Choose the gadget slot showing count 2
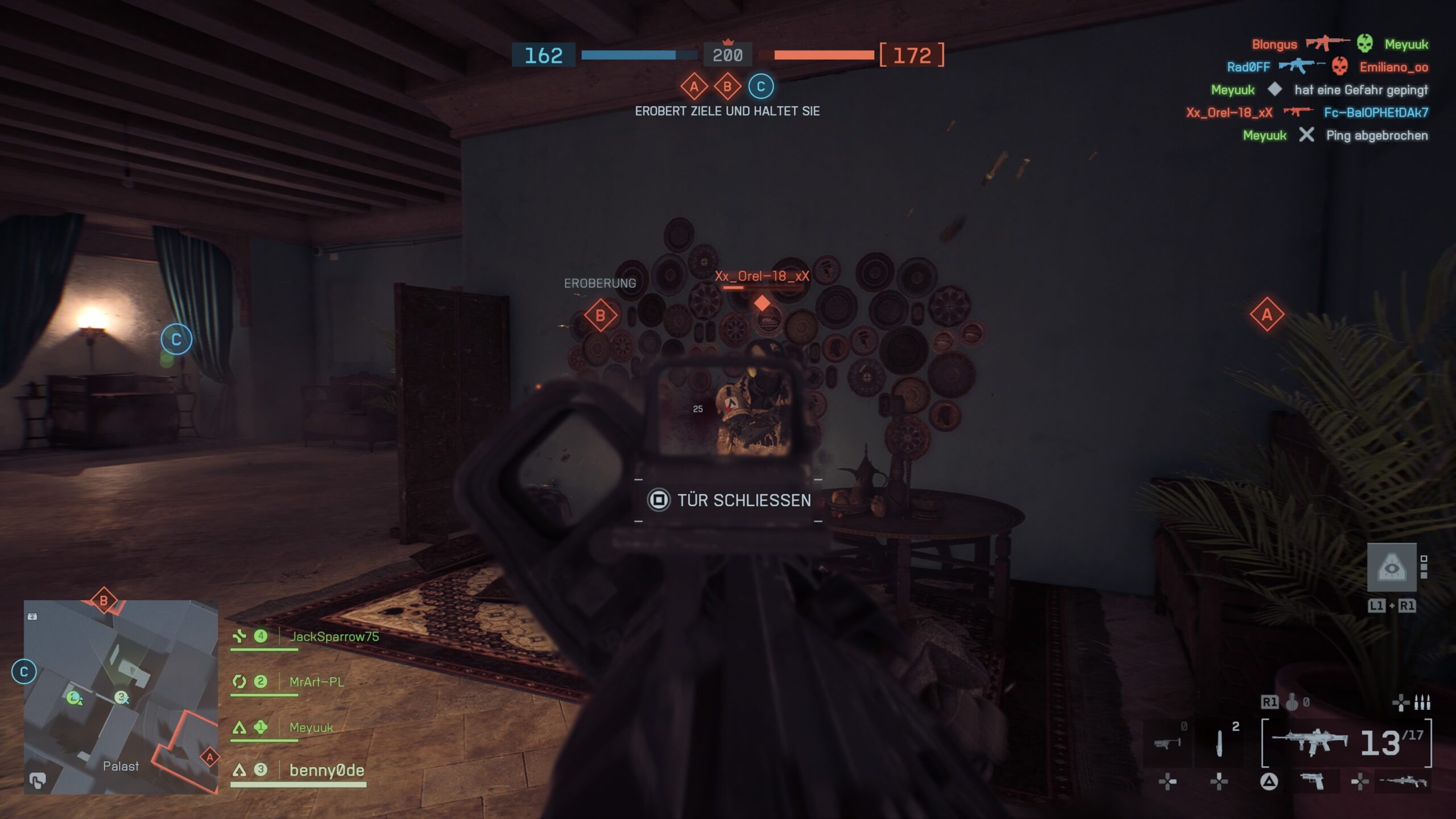The image size is (1456, 819). 1219,743
